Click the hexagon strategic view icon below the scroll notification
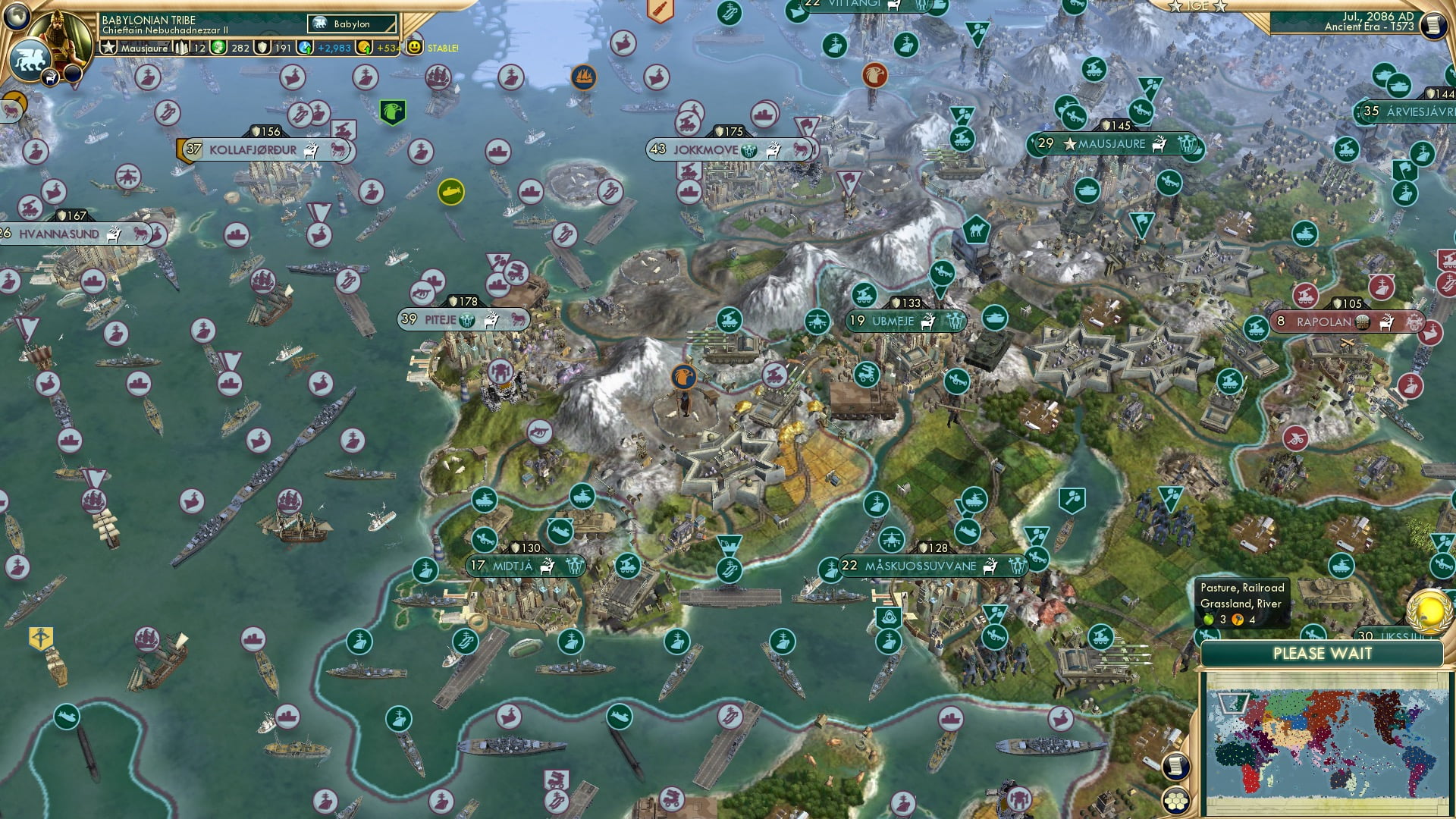The image size is (1456, 819). tap(1176, 802)
